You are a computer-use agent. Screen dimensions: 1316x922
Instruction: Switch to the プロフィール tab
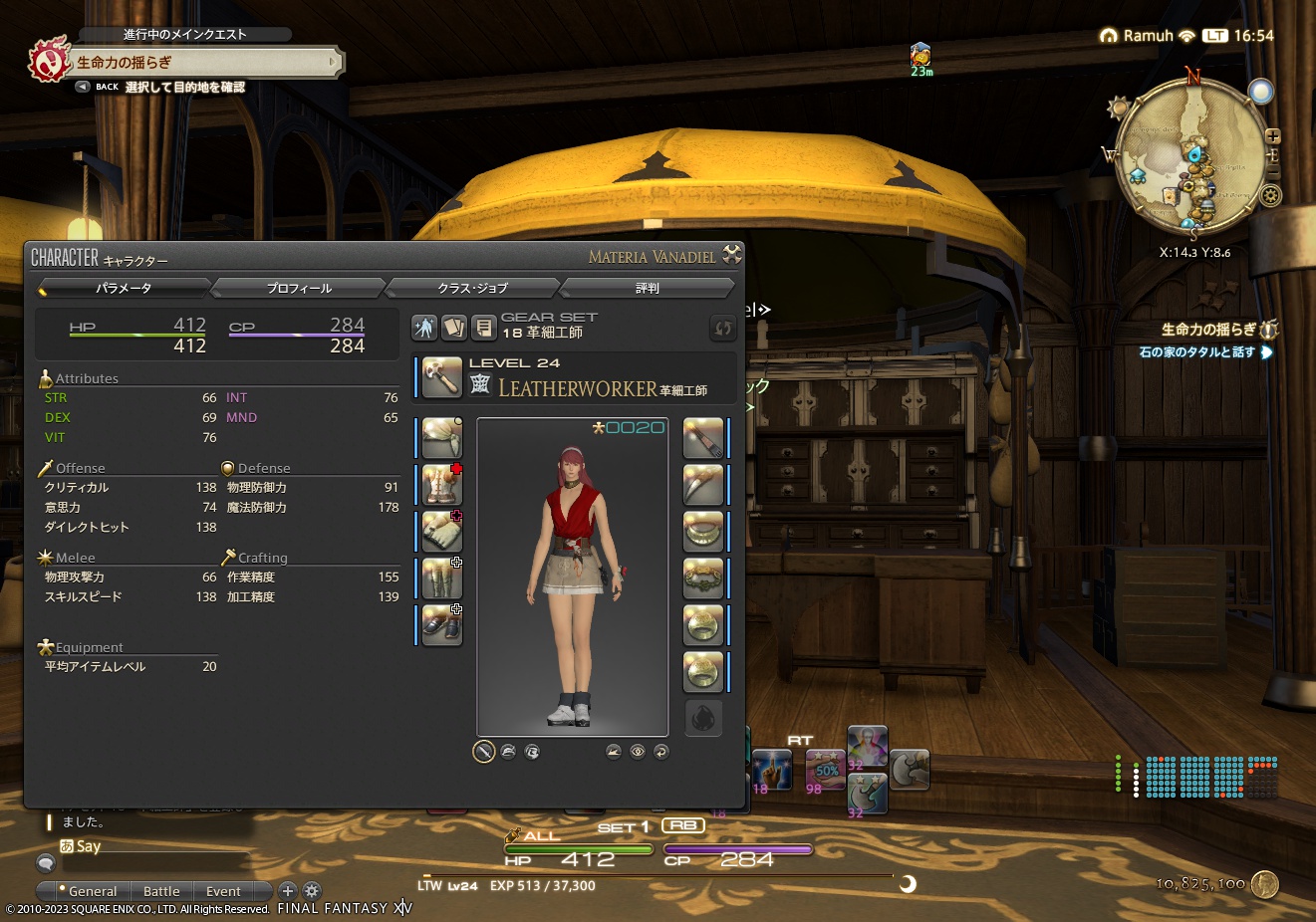click(299, 287)
